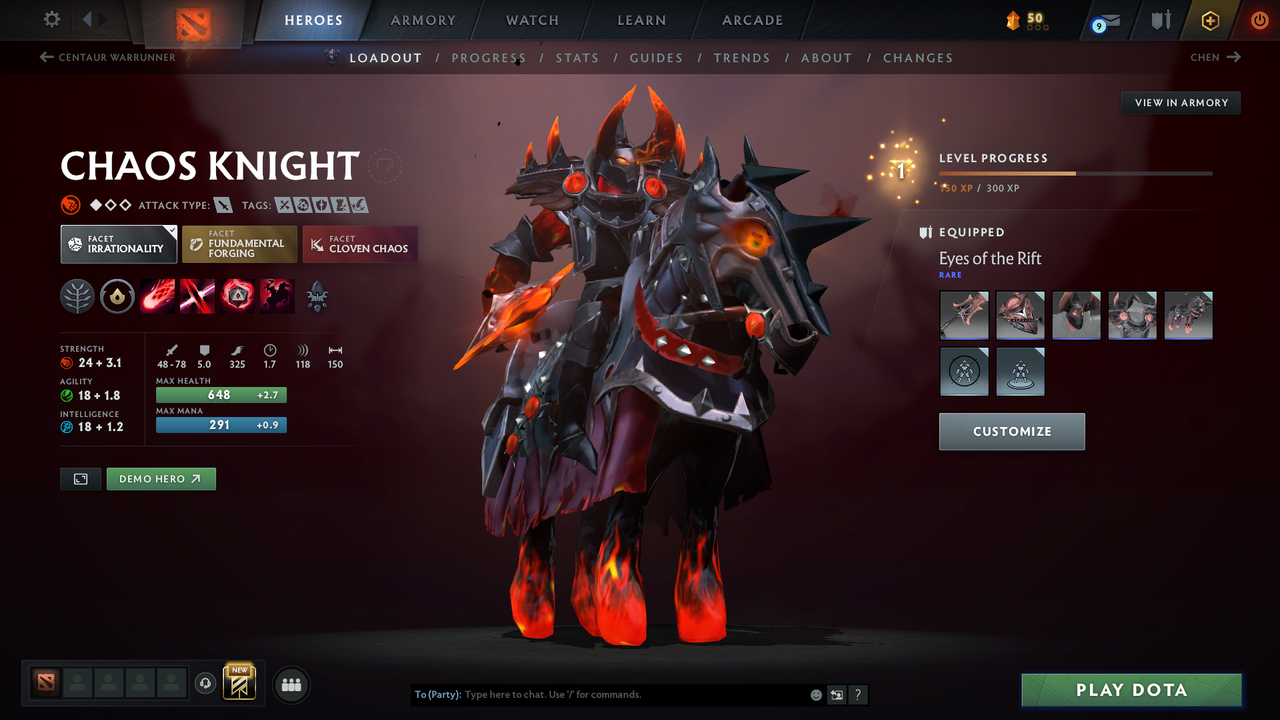This screenshot has height=720, width=1280.
Task: Open the hero Talent Tree icon
Action: [x=77, y=296]
